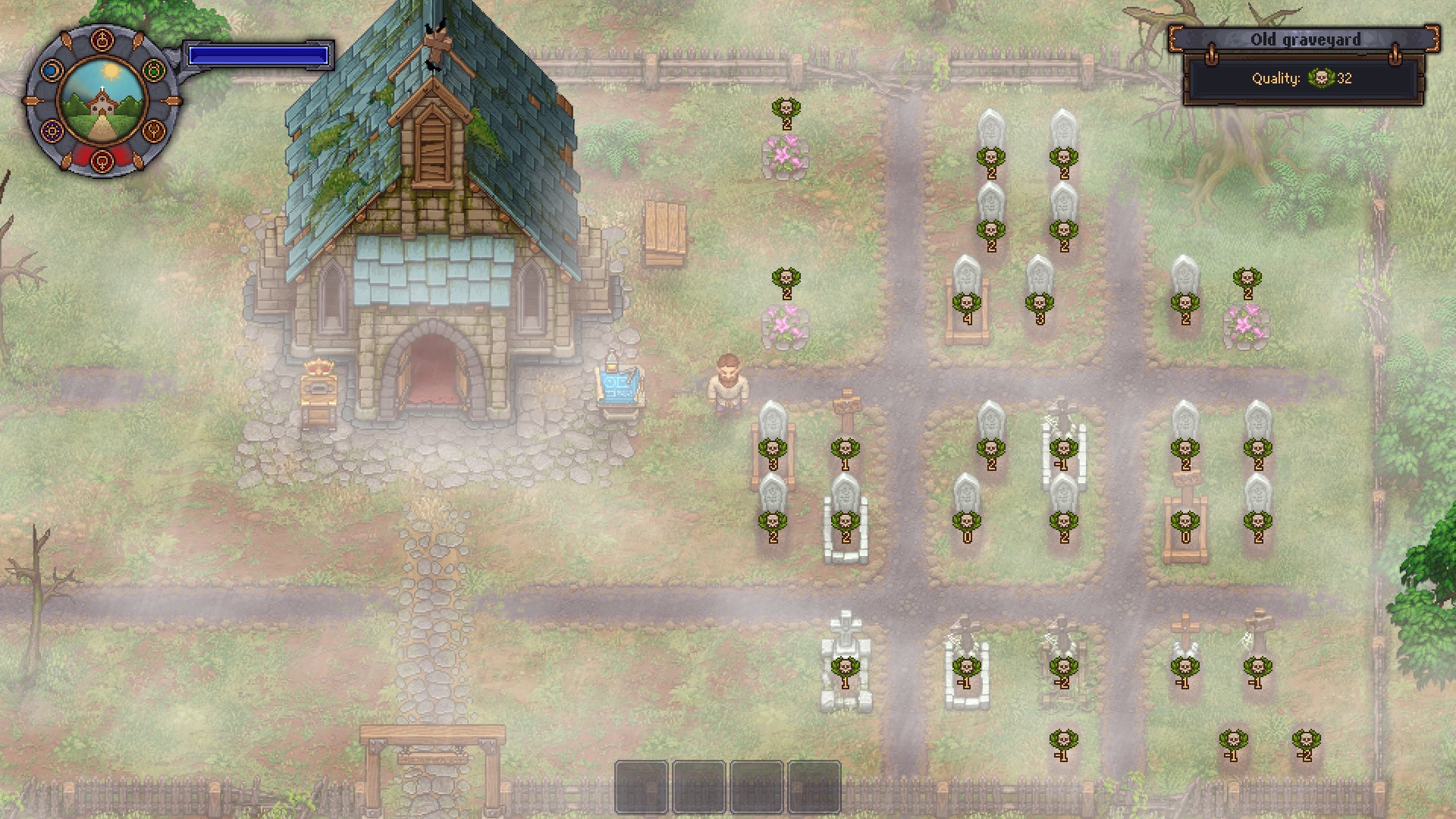Click the red emblem below the minimap circle
The image size is (1456, 819).
click(x=102, y=162)
